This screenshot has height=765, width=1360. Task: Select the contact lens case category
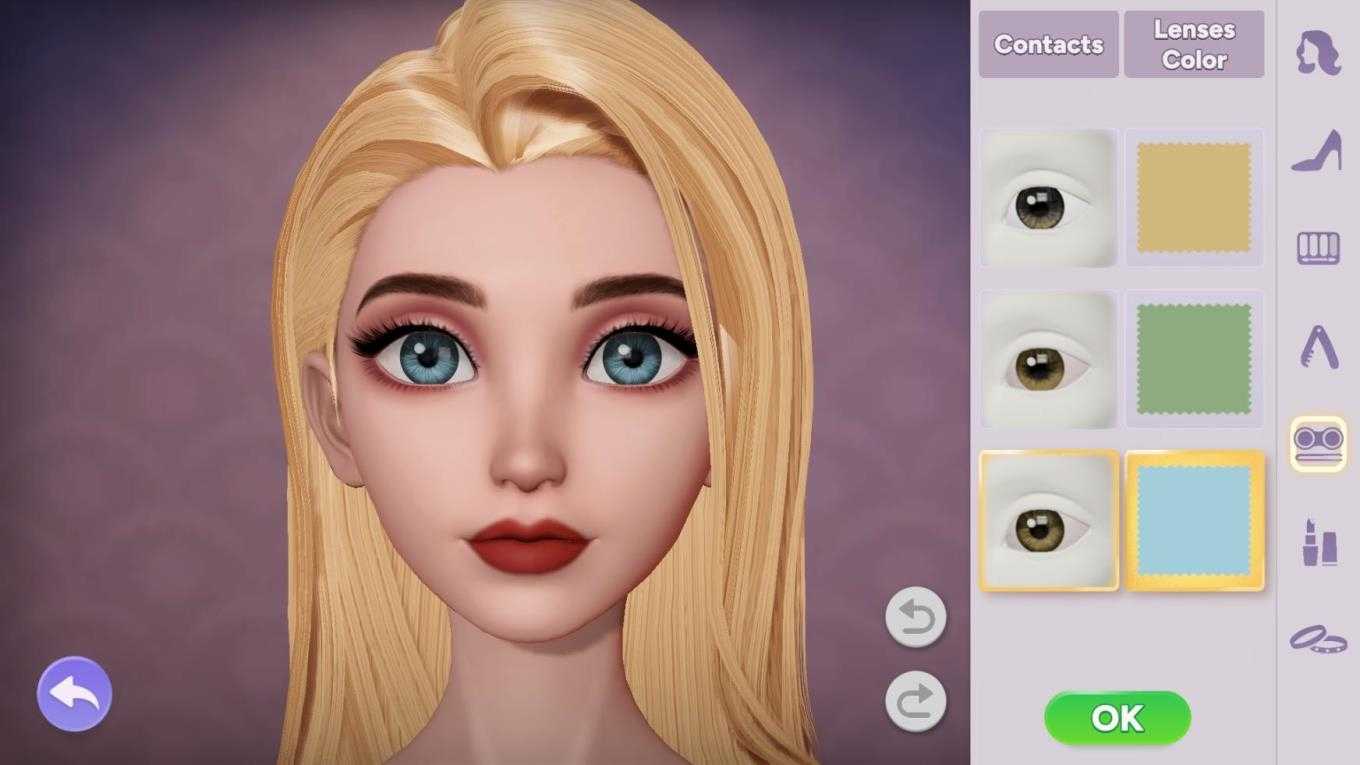[x=1318, y=444]
